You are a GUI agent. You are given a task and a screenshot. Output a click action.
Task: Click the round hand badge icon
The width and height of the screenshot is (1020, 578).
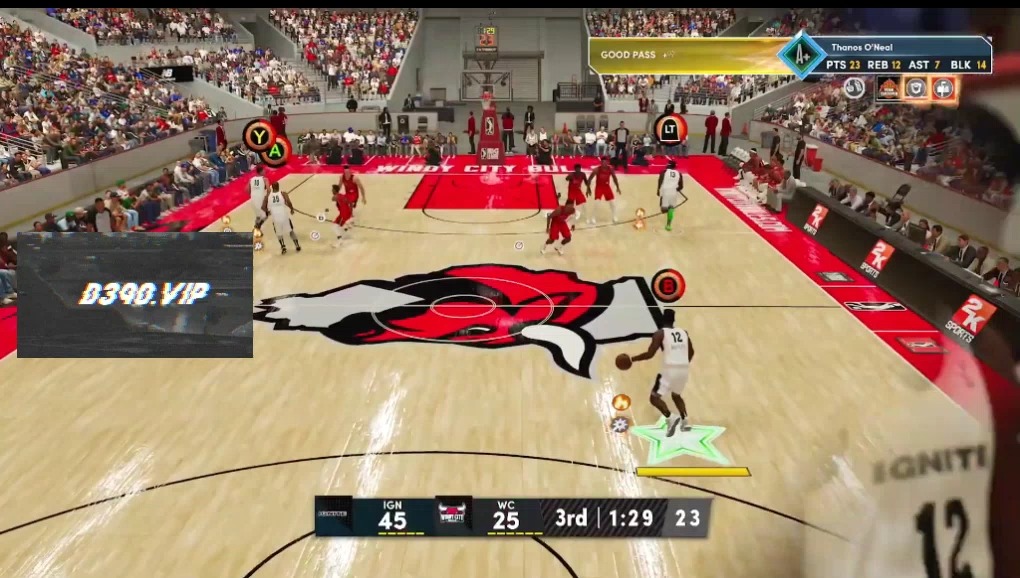click(855, 88)
